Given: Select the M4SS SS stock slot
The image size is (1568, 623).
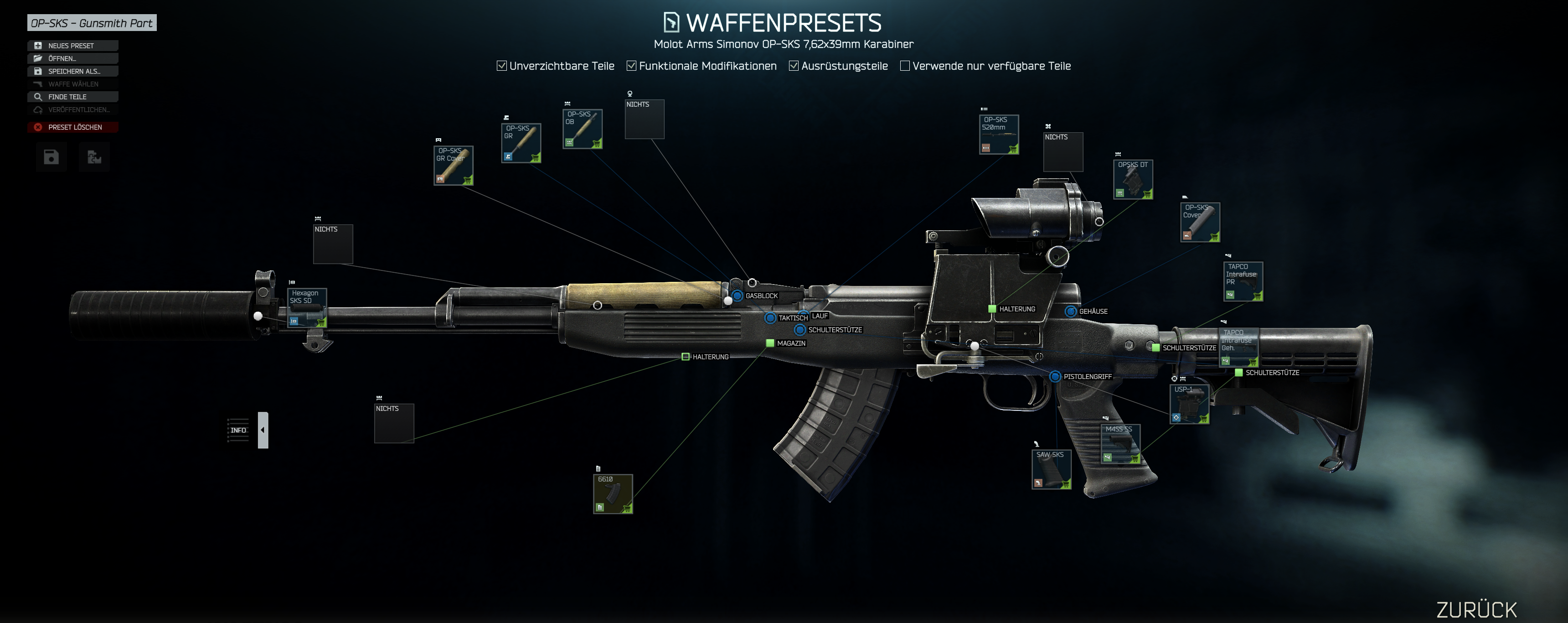Looking at the screenshot, I should (x=1120, y=444).
